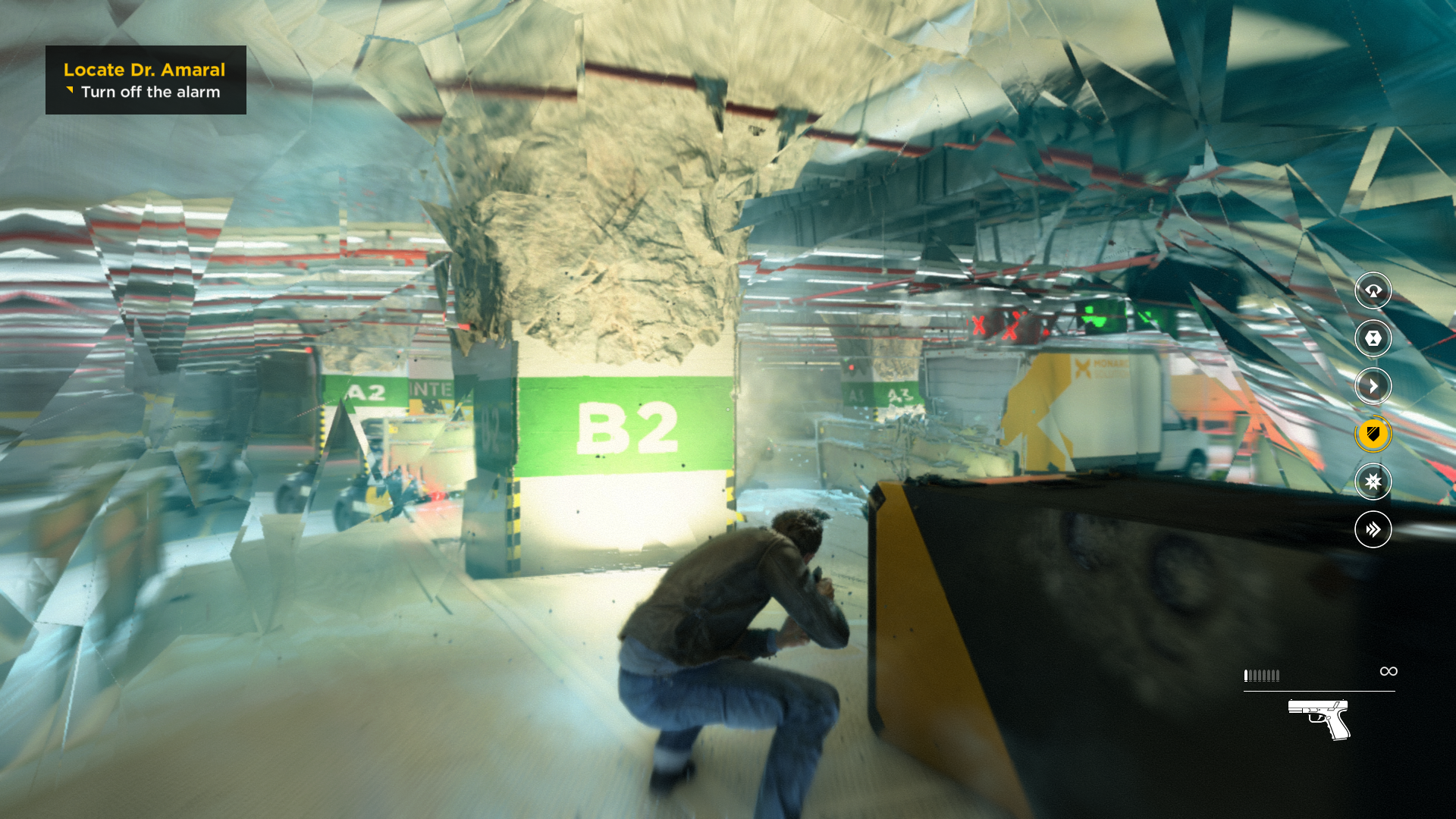Trigger the star-shaped Time Blast ability
Screen dimensions: 1456x819
pos(1373,482)
